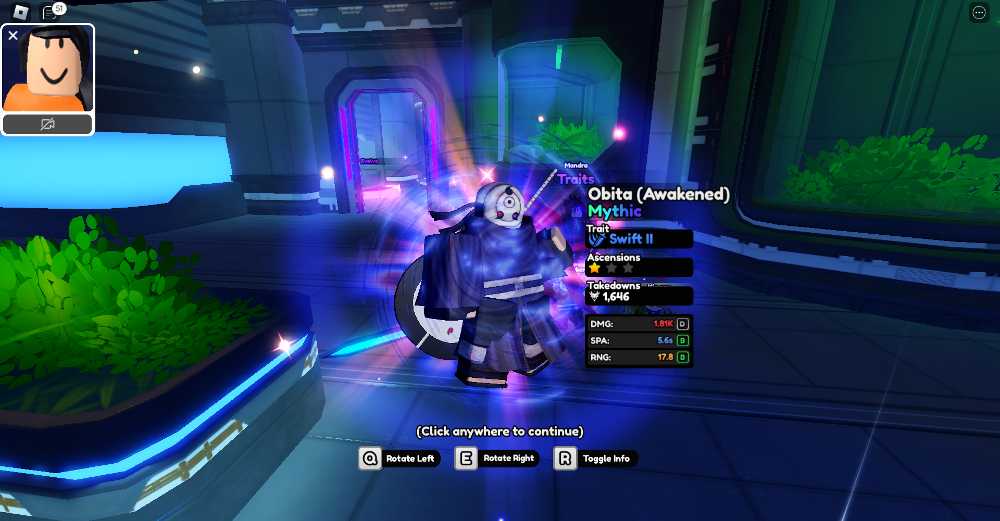This screenshot has height=521, width=1000.
Task: Select the Toggle Info button
Action: click(595, 458)
